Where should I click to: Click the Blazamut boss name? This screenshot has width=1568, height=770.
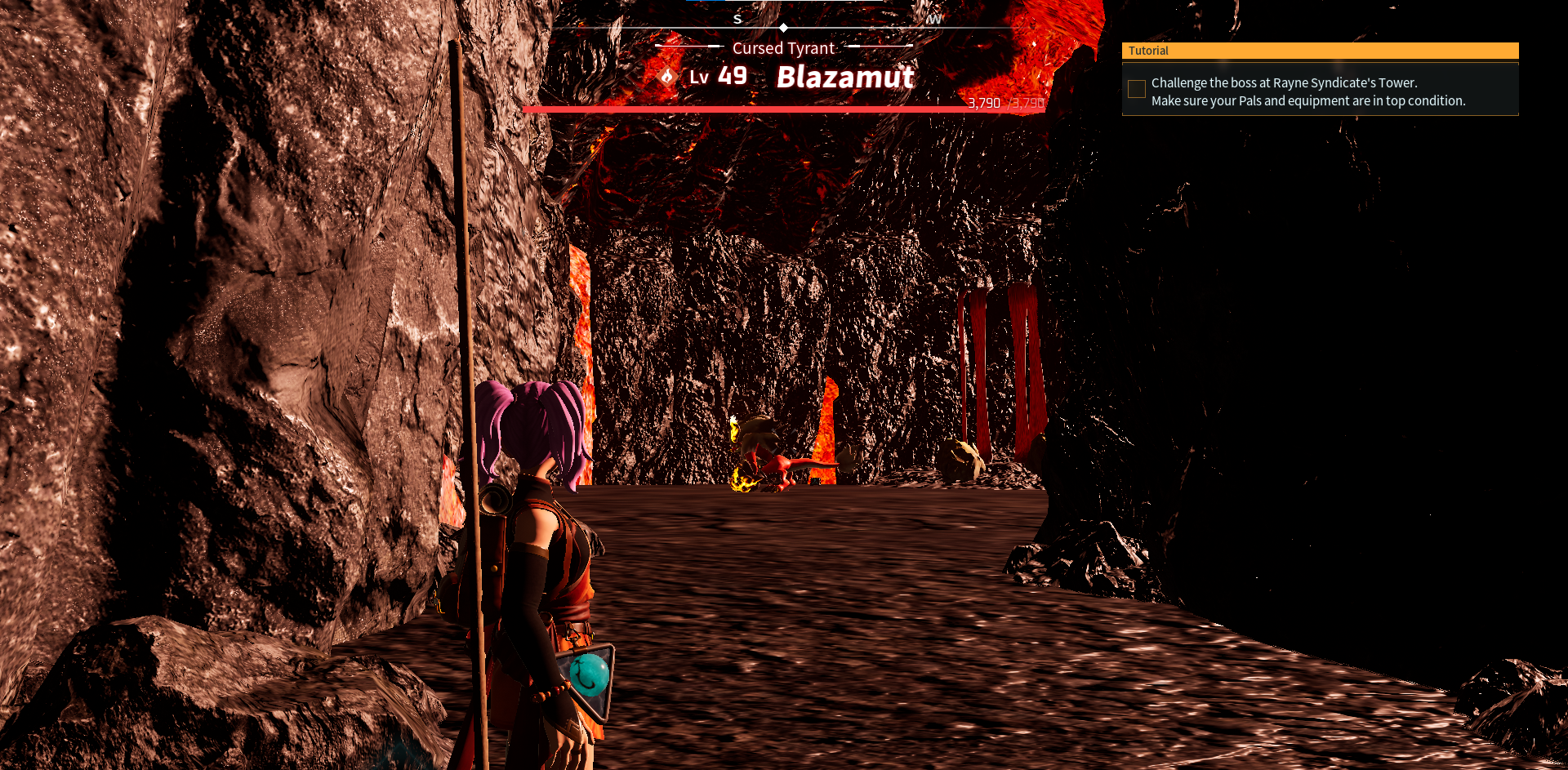[x=844, y=78]
